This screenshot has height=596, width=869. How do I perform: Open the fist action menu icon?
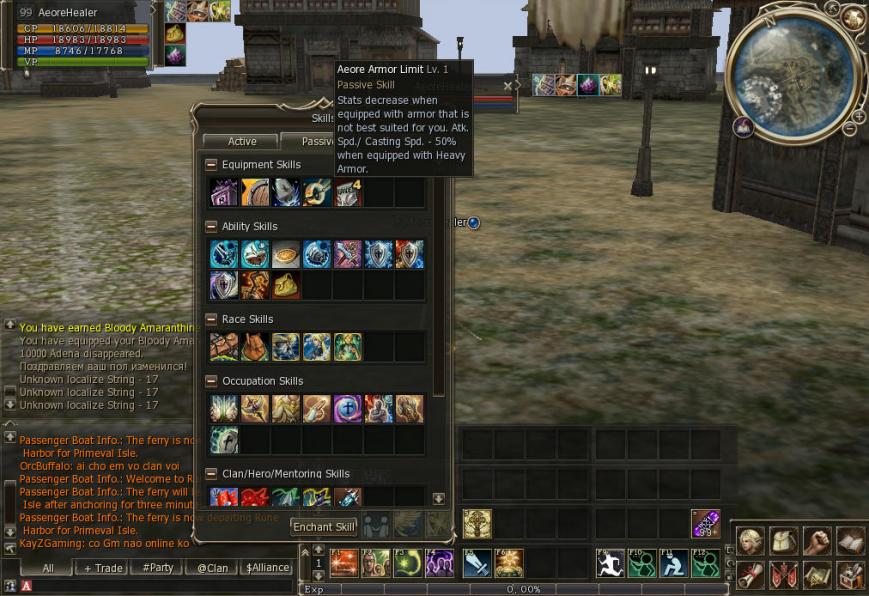point(818,541)
